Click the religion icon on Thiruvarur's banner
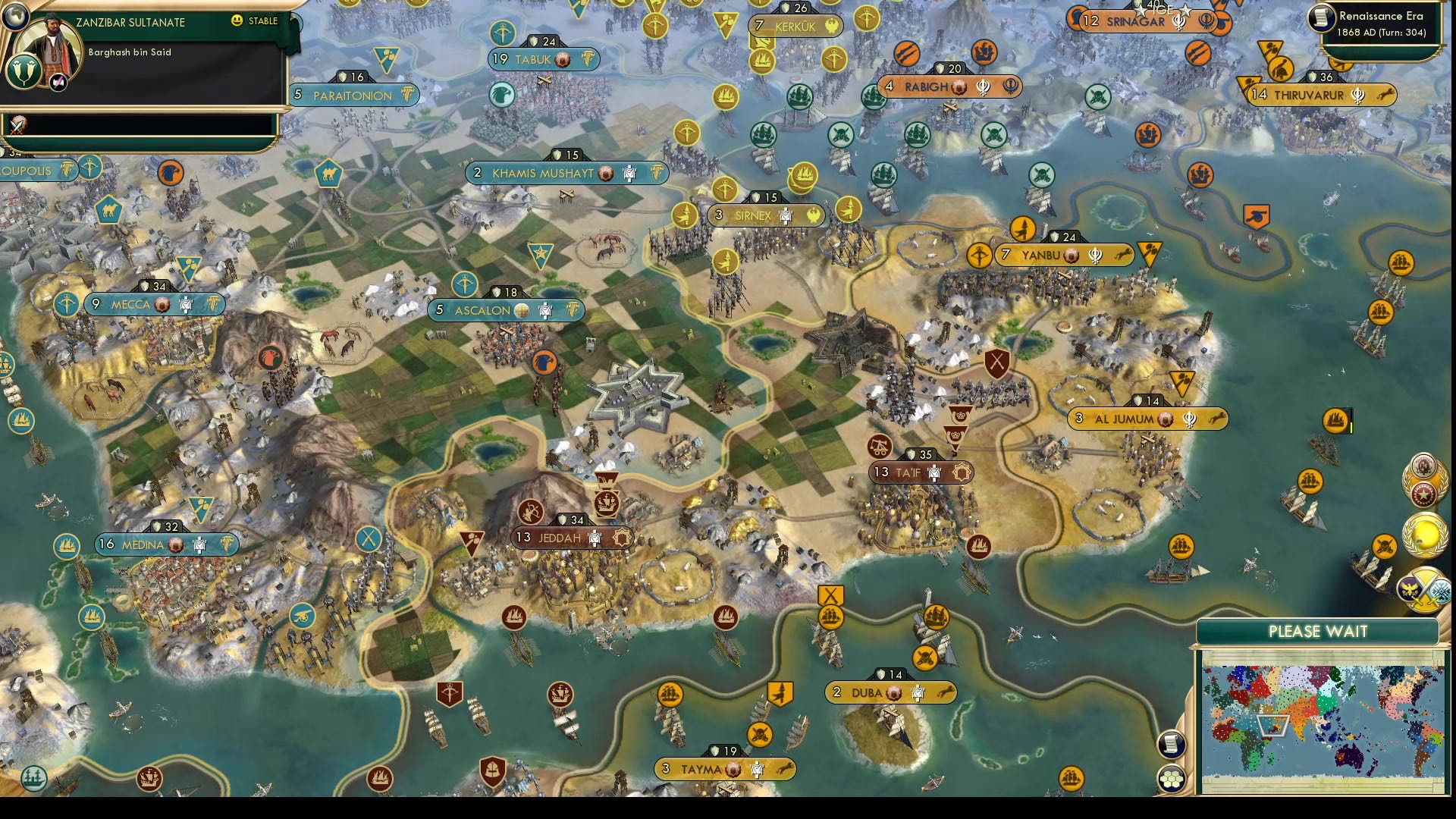The width and height of the screenshot is (1456, 819). click(1358, 95)
